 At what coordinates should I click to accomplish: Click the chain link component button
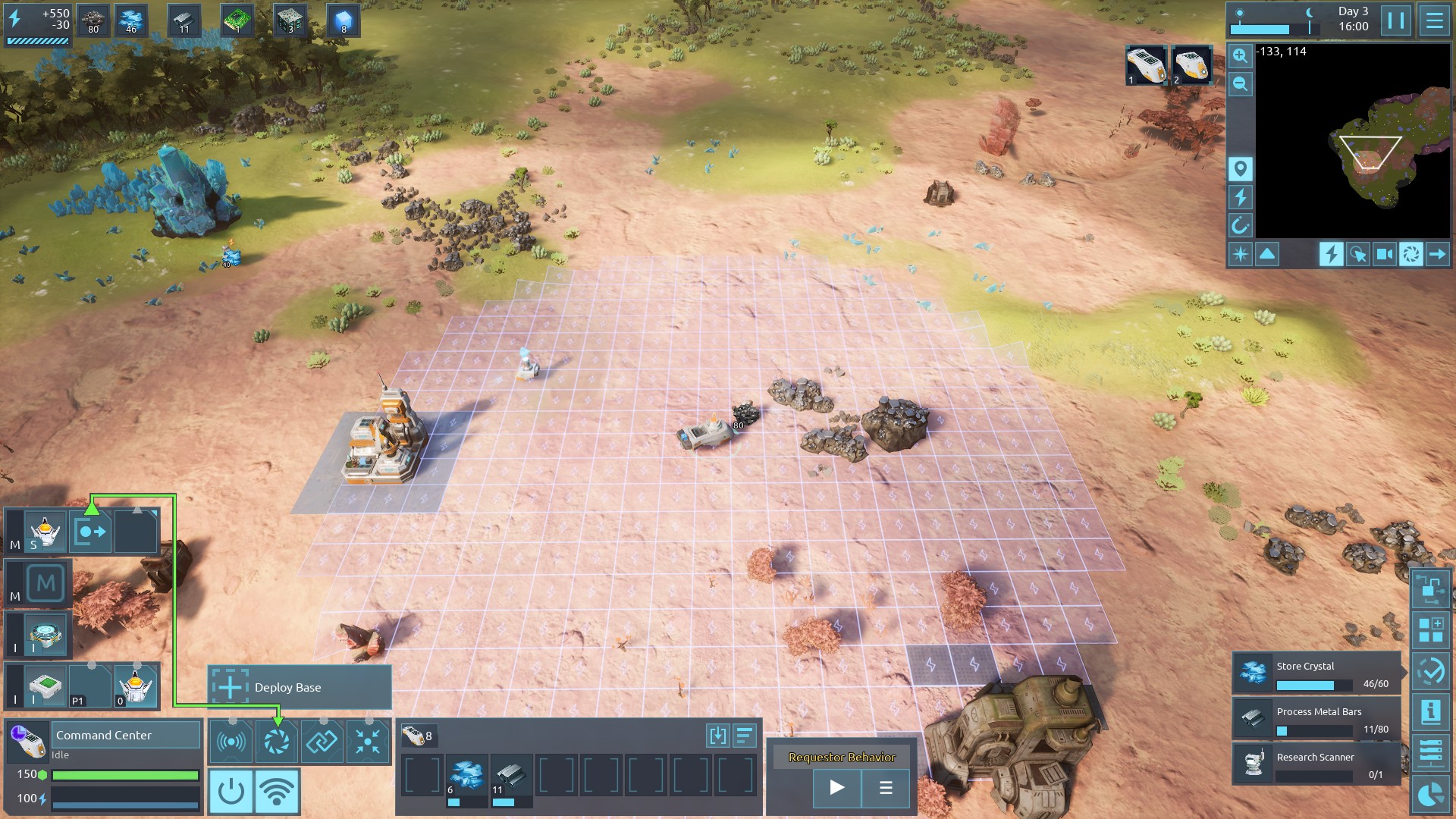pyautogui.click(x=322, y=742)
